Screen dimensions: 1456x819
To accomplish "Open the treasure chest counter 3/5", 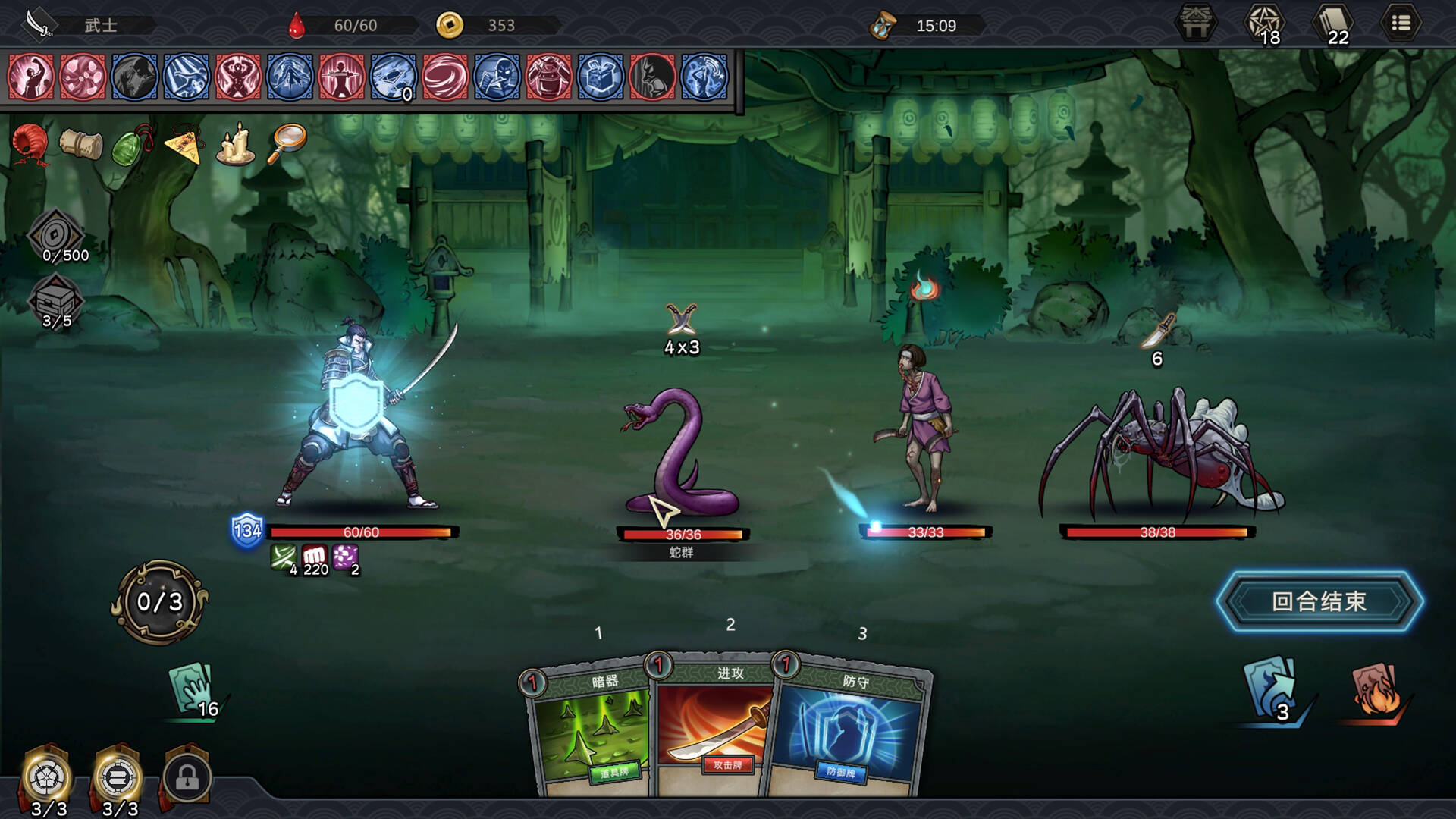I will (x=56, y=302).
